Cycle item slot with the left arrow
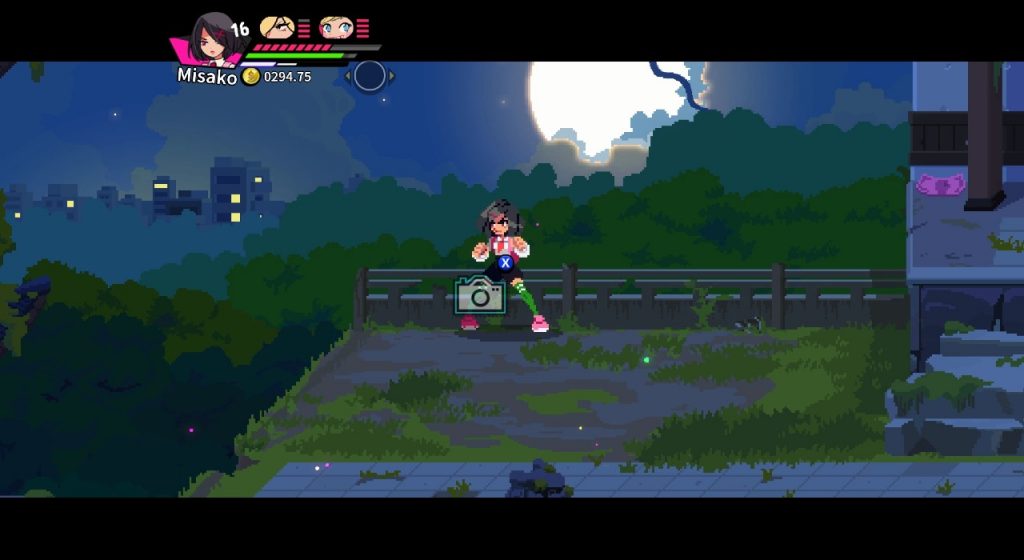This screenshot has height=560, width=1024. 349,76
